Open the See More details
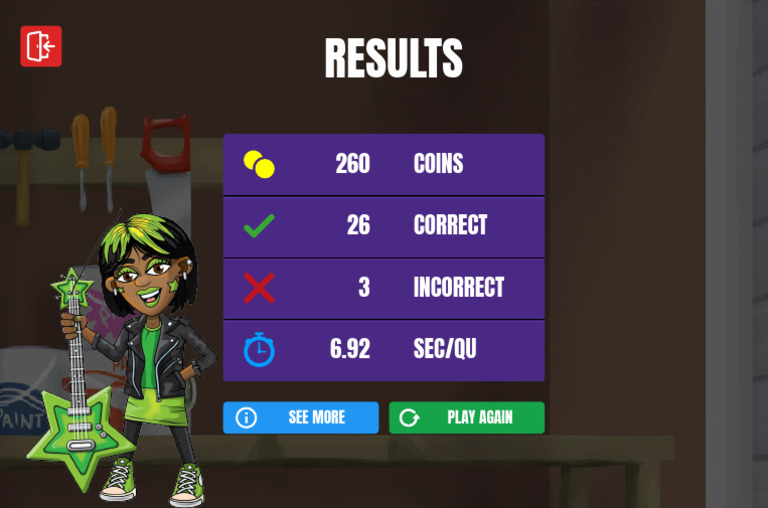The image size is (768, 508). 300,417
